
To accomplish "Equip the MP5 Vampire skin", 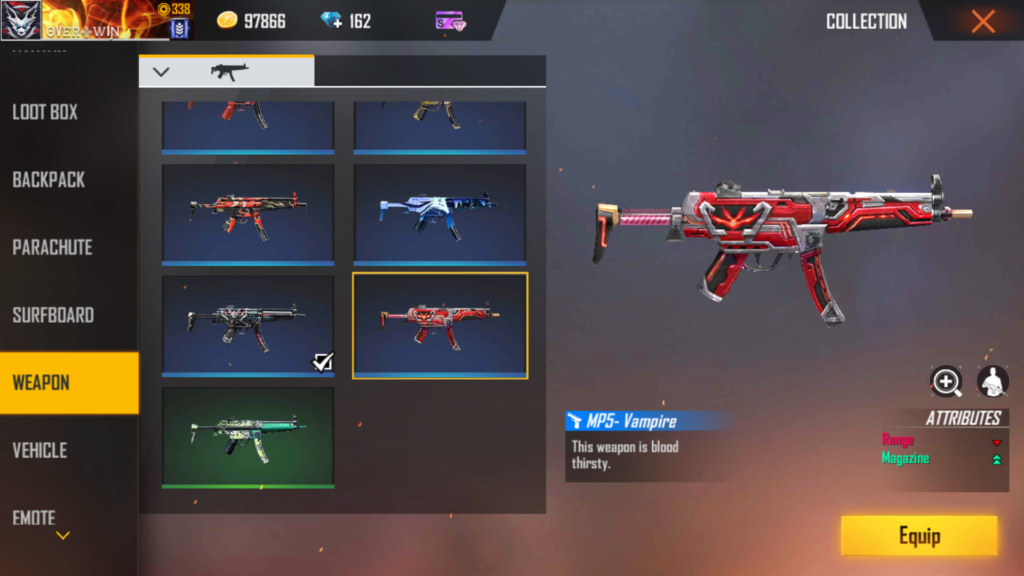I will click(918, 536).
